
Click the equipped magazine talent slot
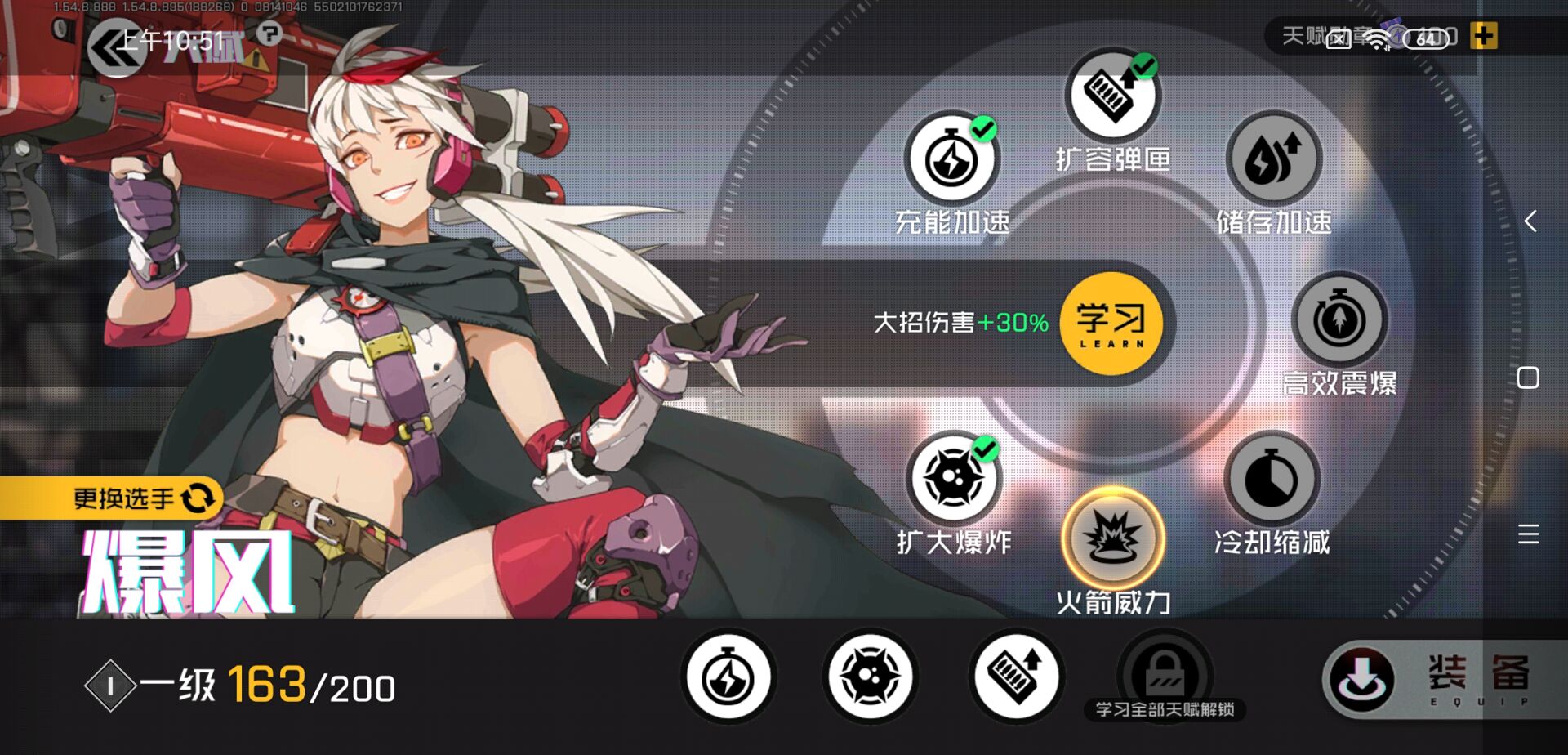pyautogui.click(x=1016, y=677)
